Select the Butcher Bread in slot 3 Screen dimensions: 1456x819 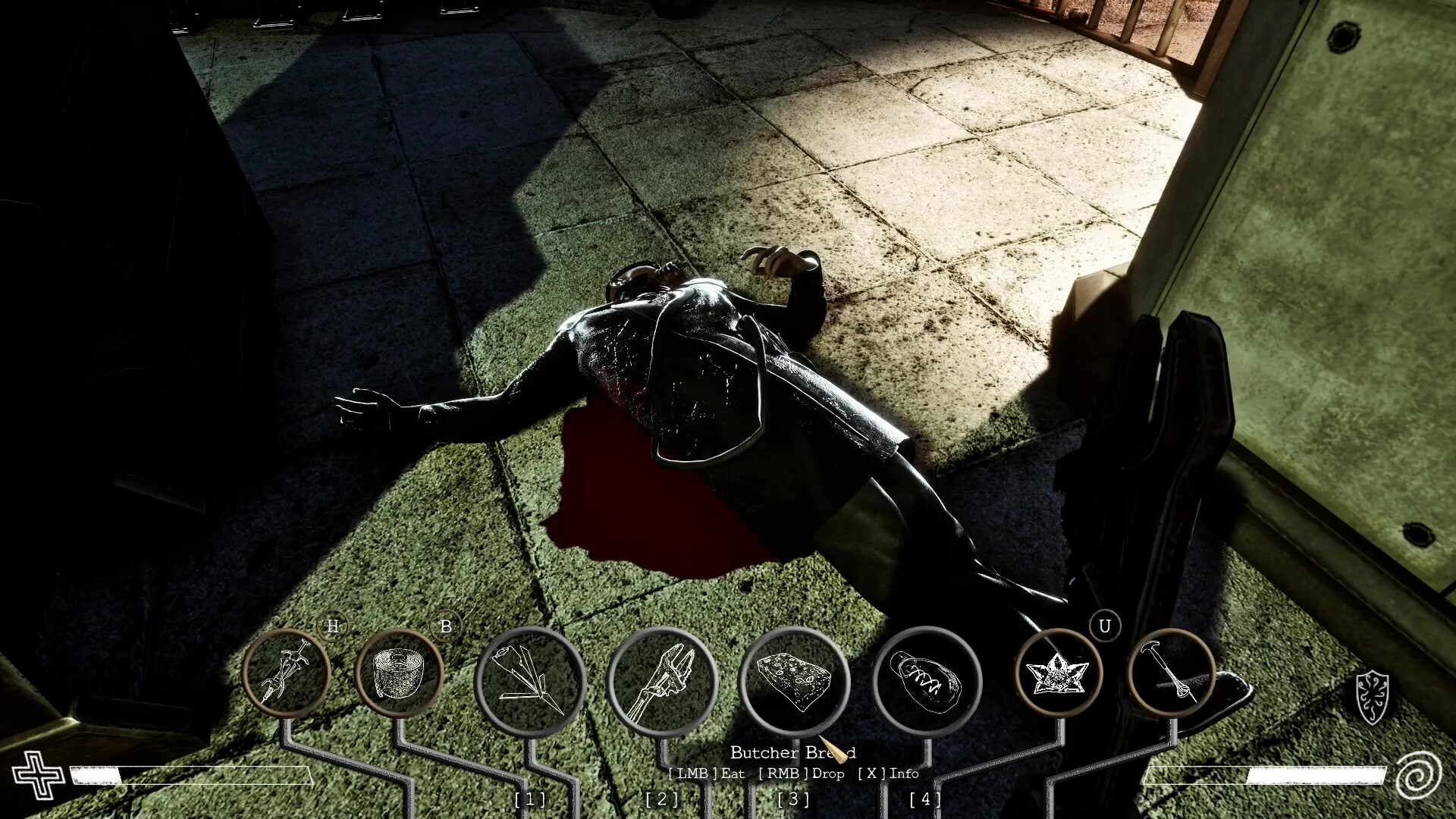pos(795,682)
